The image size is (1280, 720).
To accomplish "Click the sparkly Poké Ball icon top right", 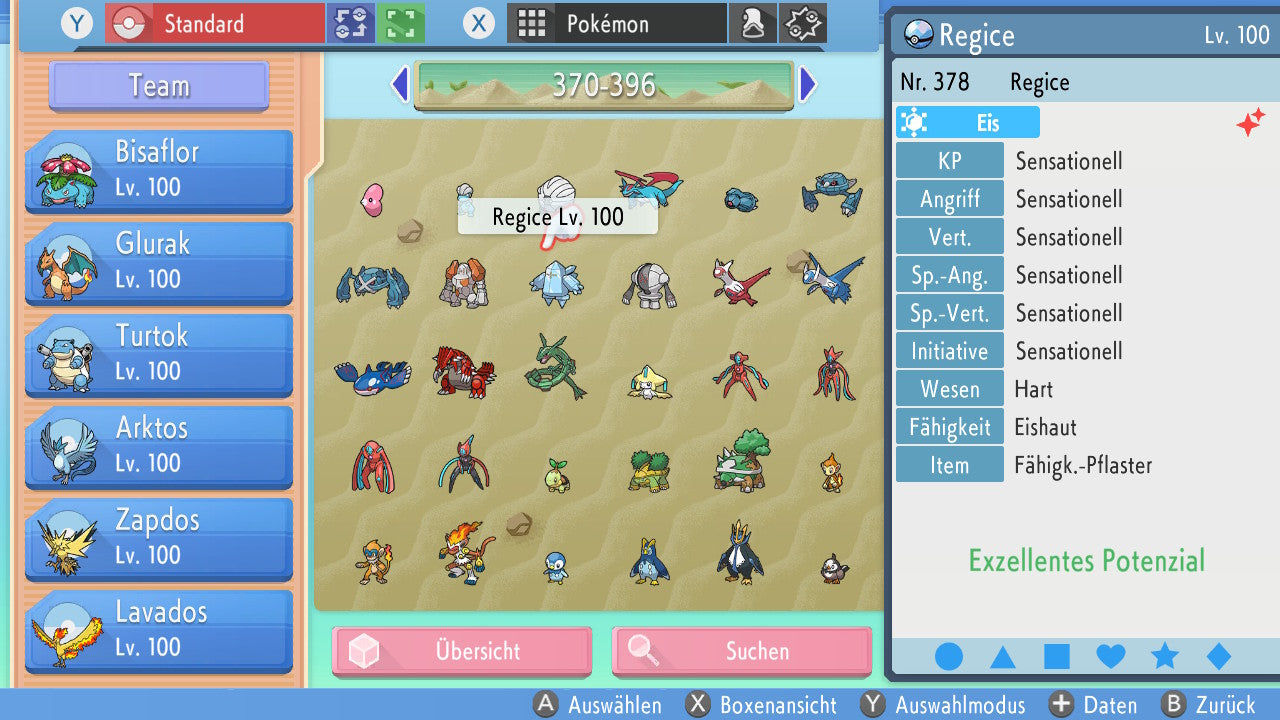I will (803, 23).
